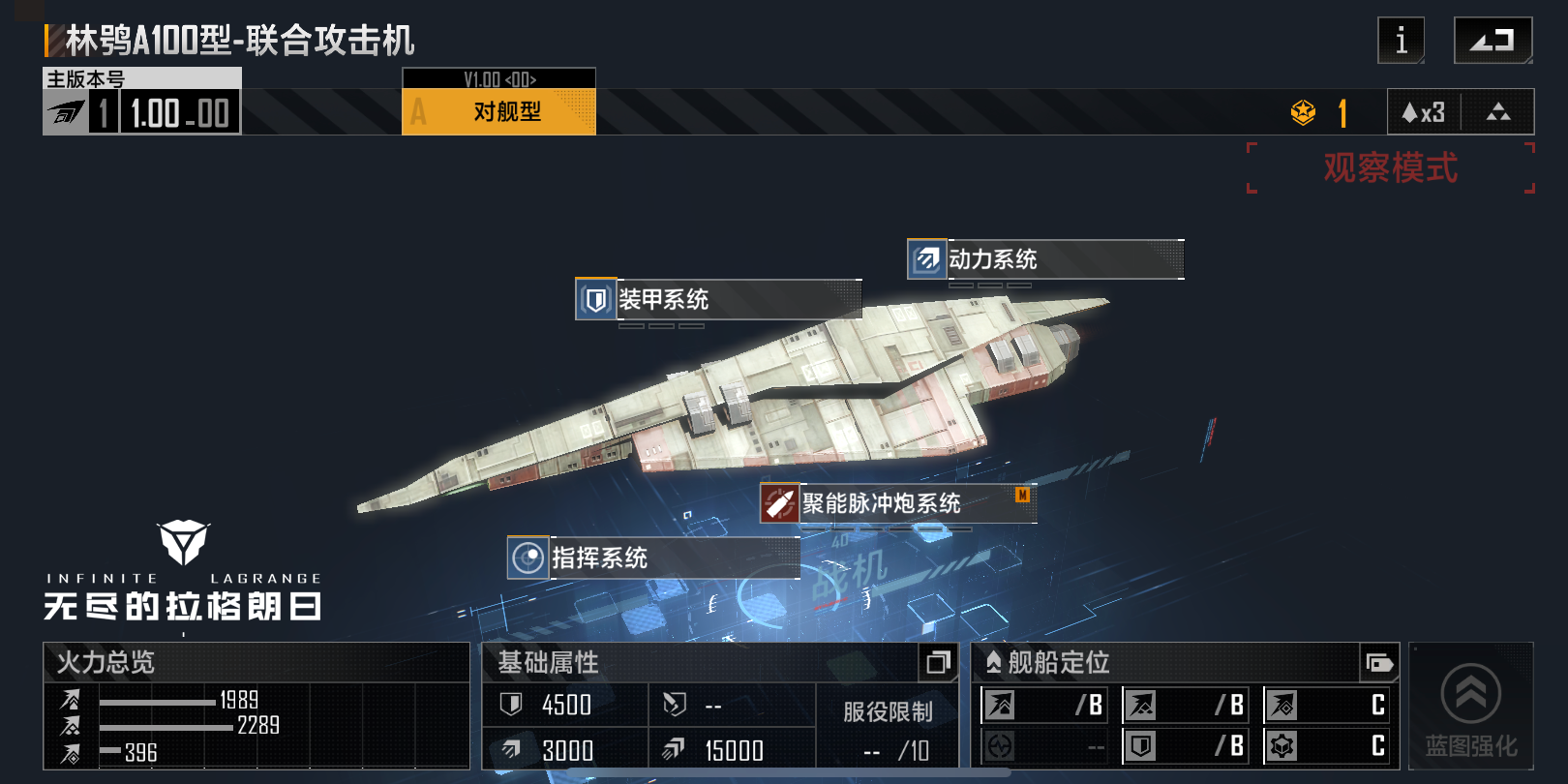The image size is (1568, 784).
Task: Click the x3 upgrade points button
Action: pyautogui.click(x=1424, y=112)
